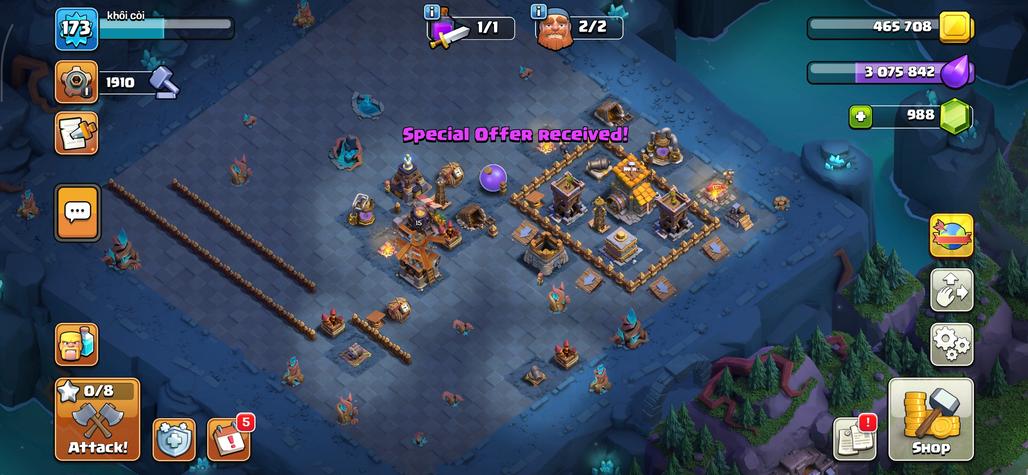1028x475 pixels.
Task: Open the season challenges button above the magnet
Action: pyautogui.click(x=951, y=235)
